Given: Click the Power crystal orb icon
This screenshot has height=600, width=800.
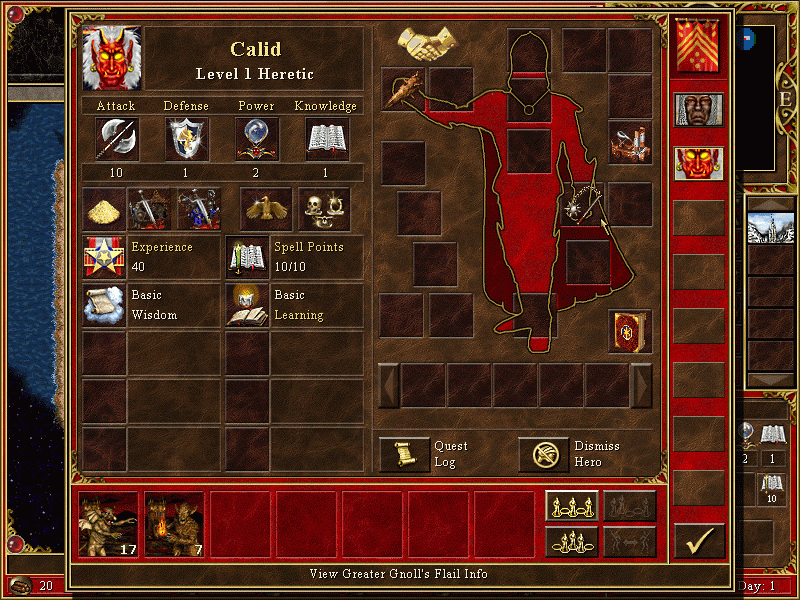Looking at the screenshot, I should click(257, 139).
